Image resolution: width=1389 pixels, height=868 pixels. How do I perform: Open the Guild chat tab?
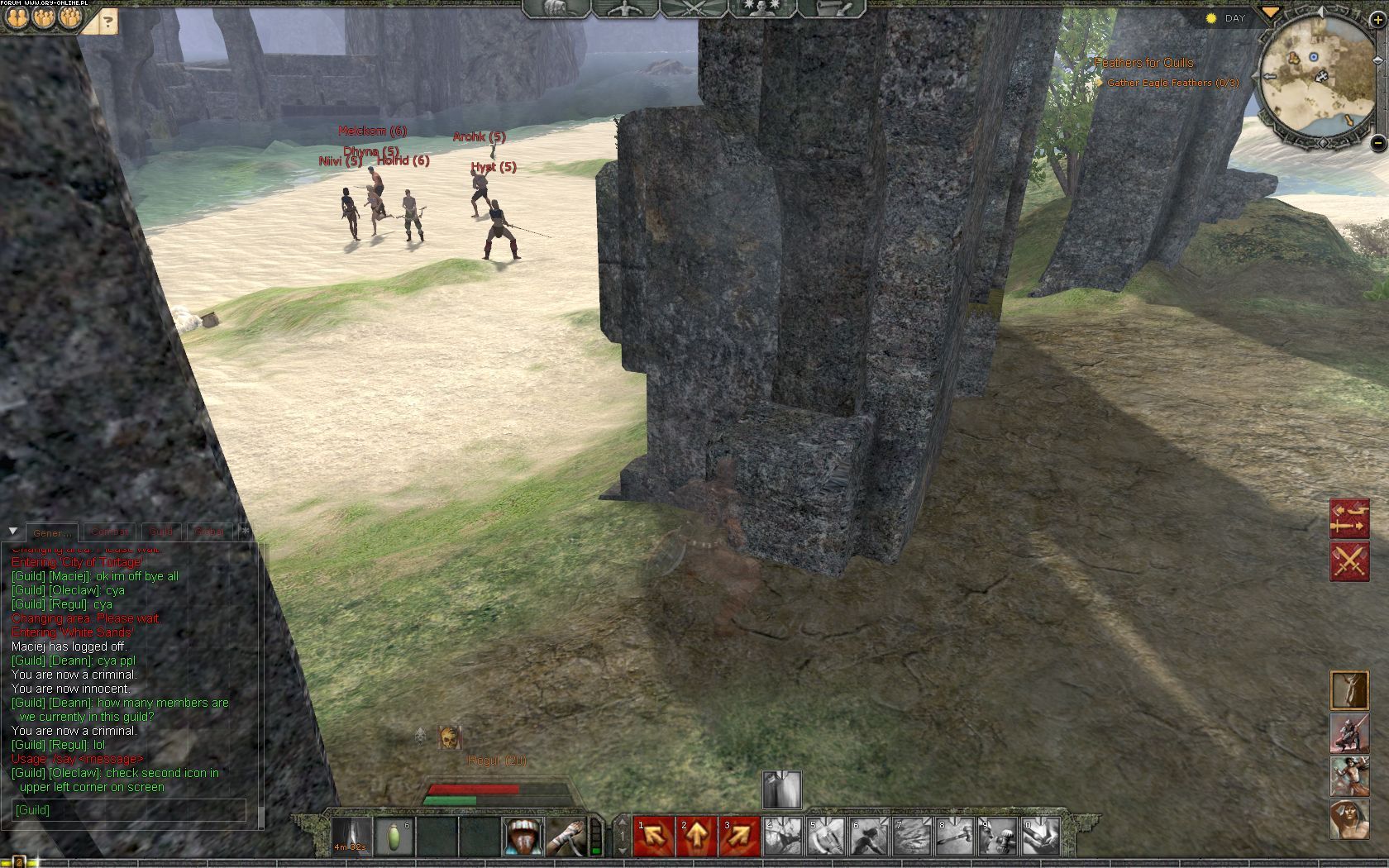161,532
